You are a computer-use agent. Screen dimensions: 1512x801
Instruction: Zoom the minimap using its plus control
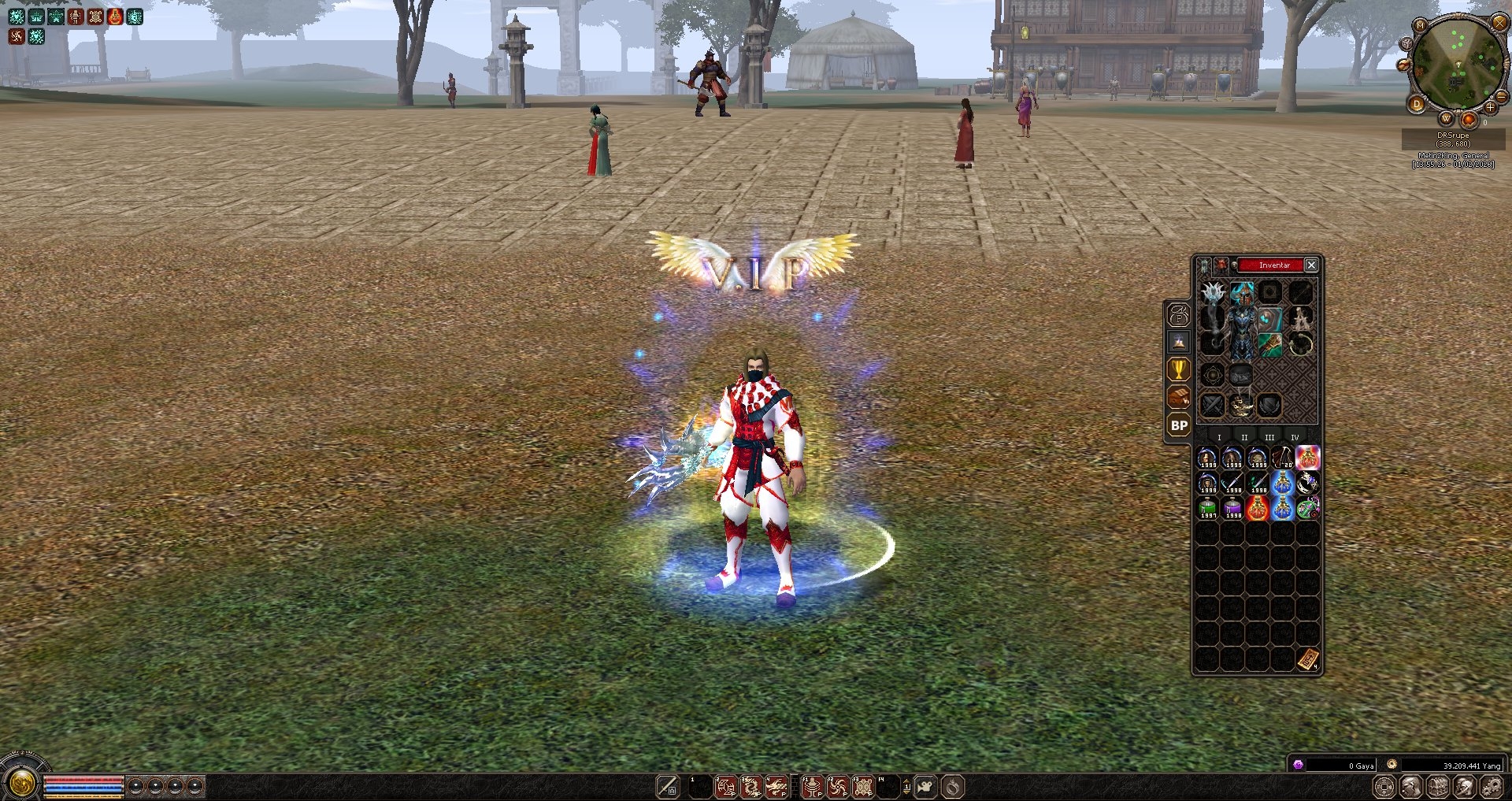tap(1490, 108)
